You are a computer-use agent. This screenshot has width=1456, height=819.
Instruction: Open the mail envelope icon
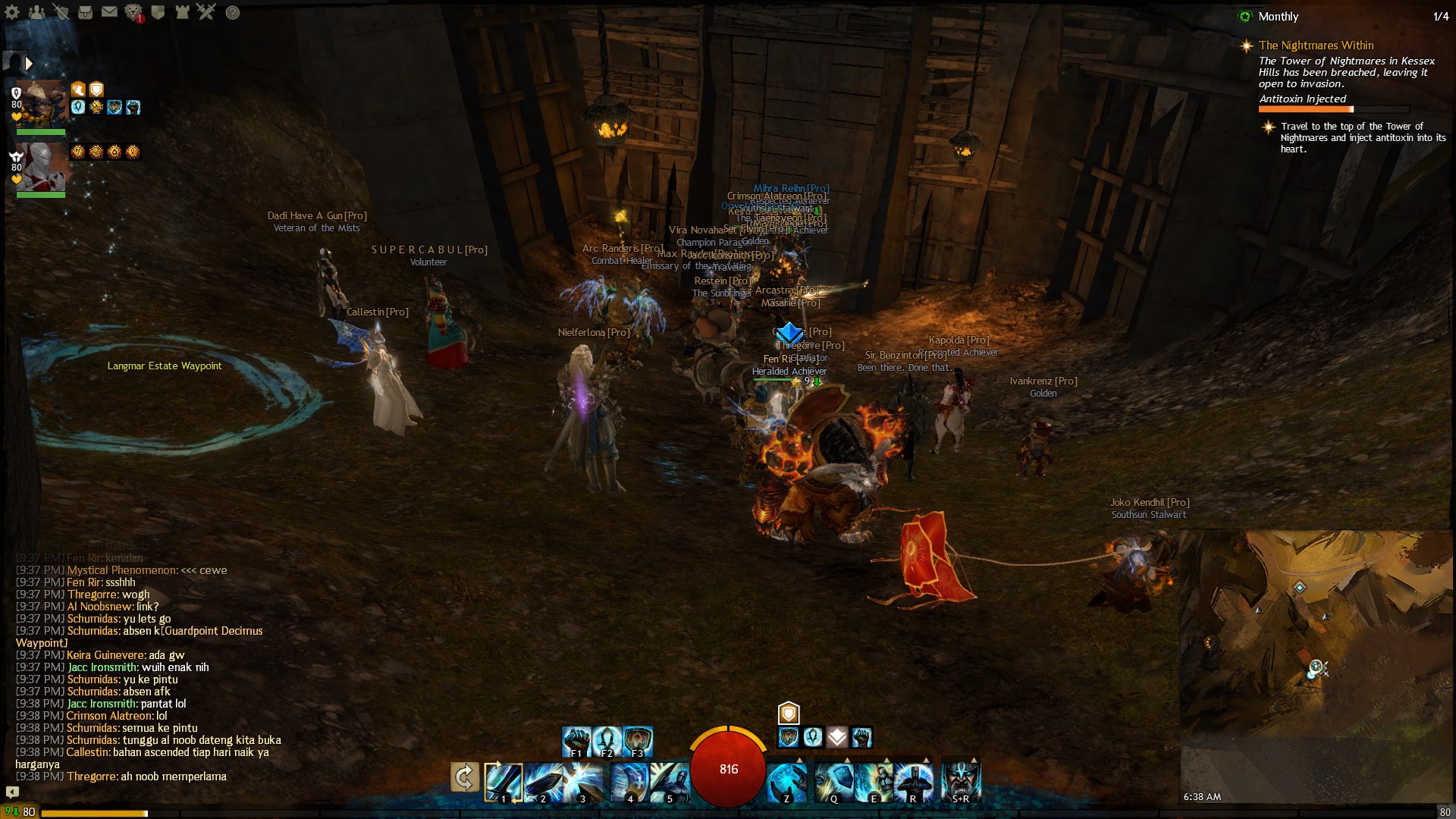(109, 12)
